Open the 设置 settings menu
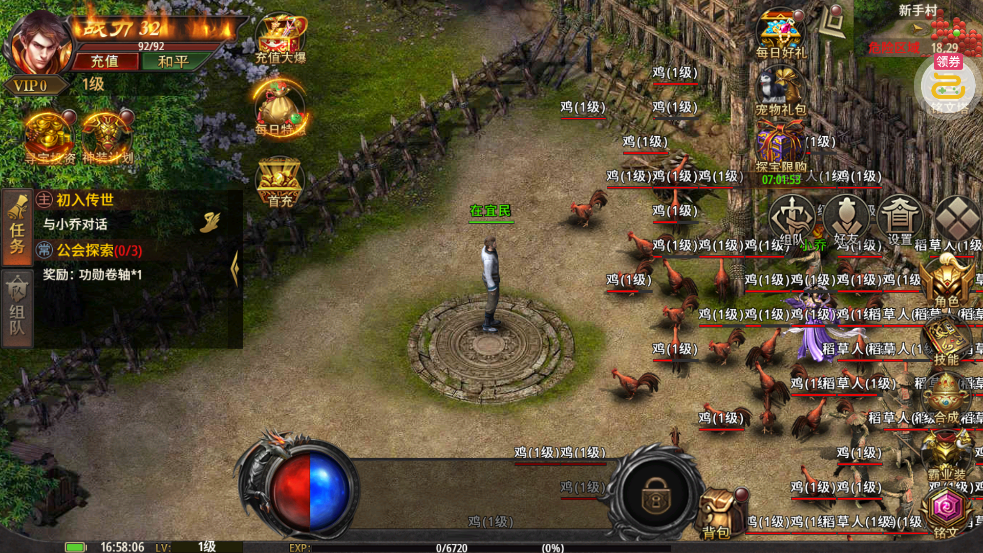Screen dimensions: 983x553 (900, 217)
